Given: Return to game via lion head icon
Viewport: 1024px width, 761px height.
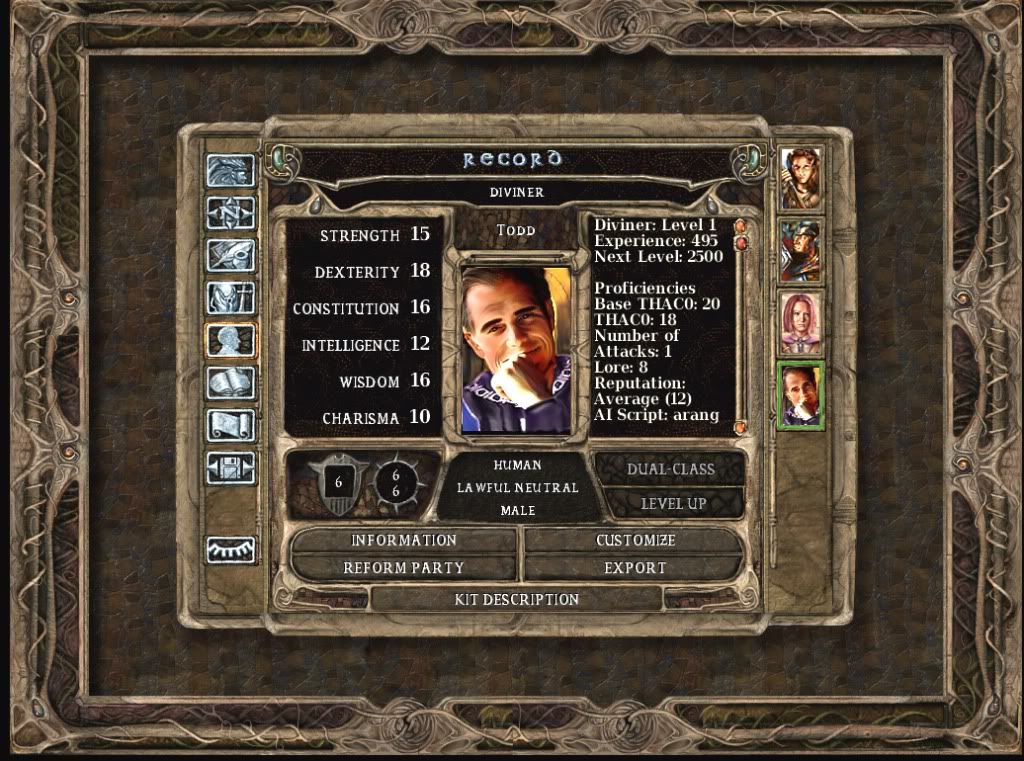Looking at the screenshot, I should [231, 171].
